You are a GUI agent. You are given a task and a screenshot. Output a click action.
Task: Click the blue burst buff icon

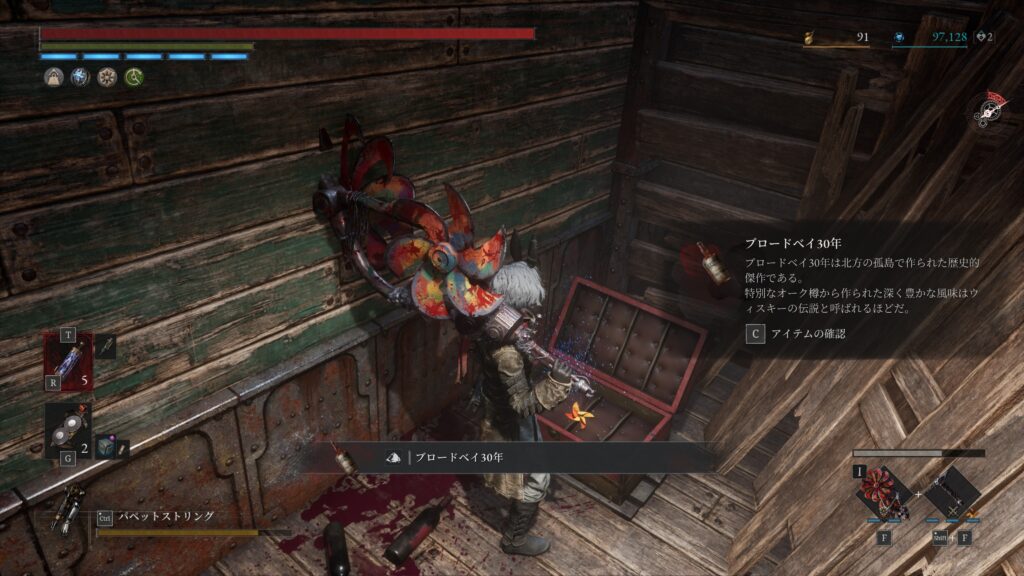coord(80,77)
